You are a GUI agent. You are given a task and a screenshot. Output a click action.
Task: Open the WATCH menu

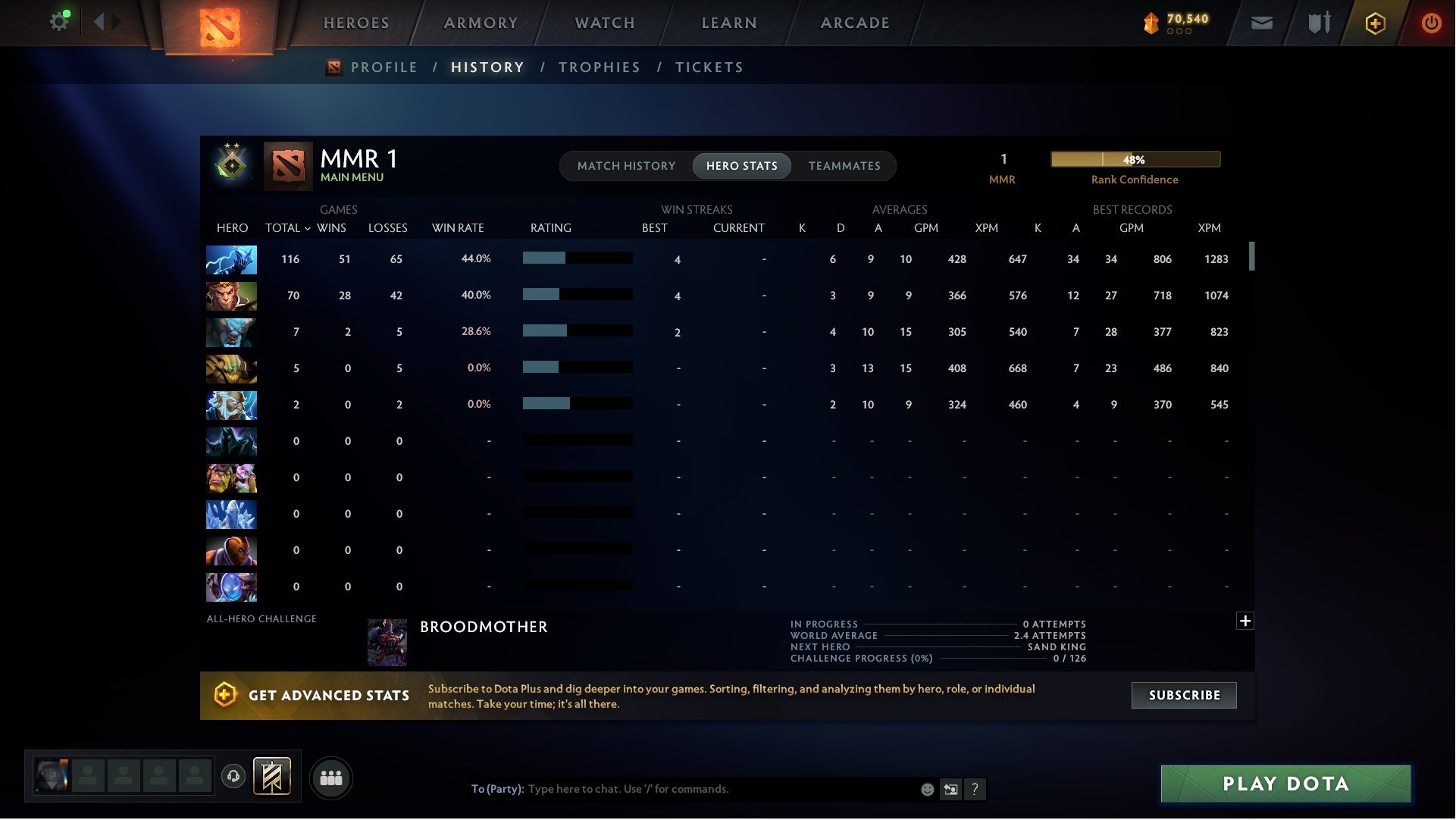click(604, 23)
